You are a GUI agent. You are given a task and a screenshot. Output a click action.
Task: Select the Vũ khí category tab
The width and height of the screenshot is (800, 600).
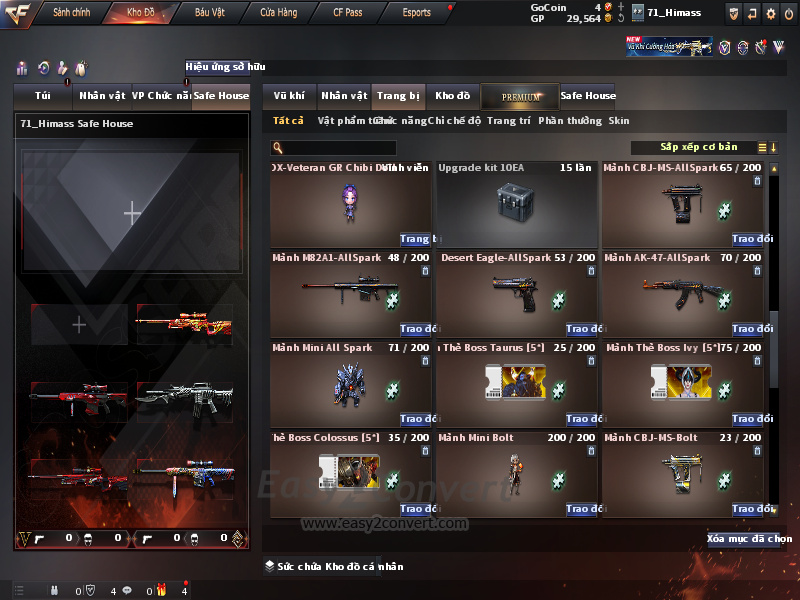289,96
